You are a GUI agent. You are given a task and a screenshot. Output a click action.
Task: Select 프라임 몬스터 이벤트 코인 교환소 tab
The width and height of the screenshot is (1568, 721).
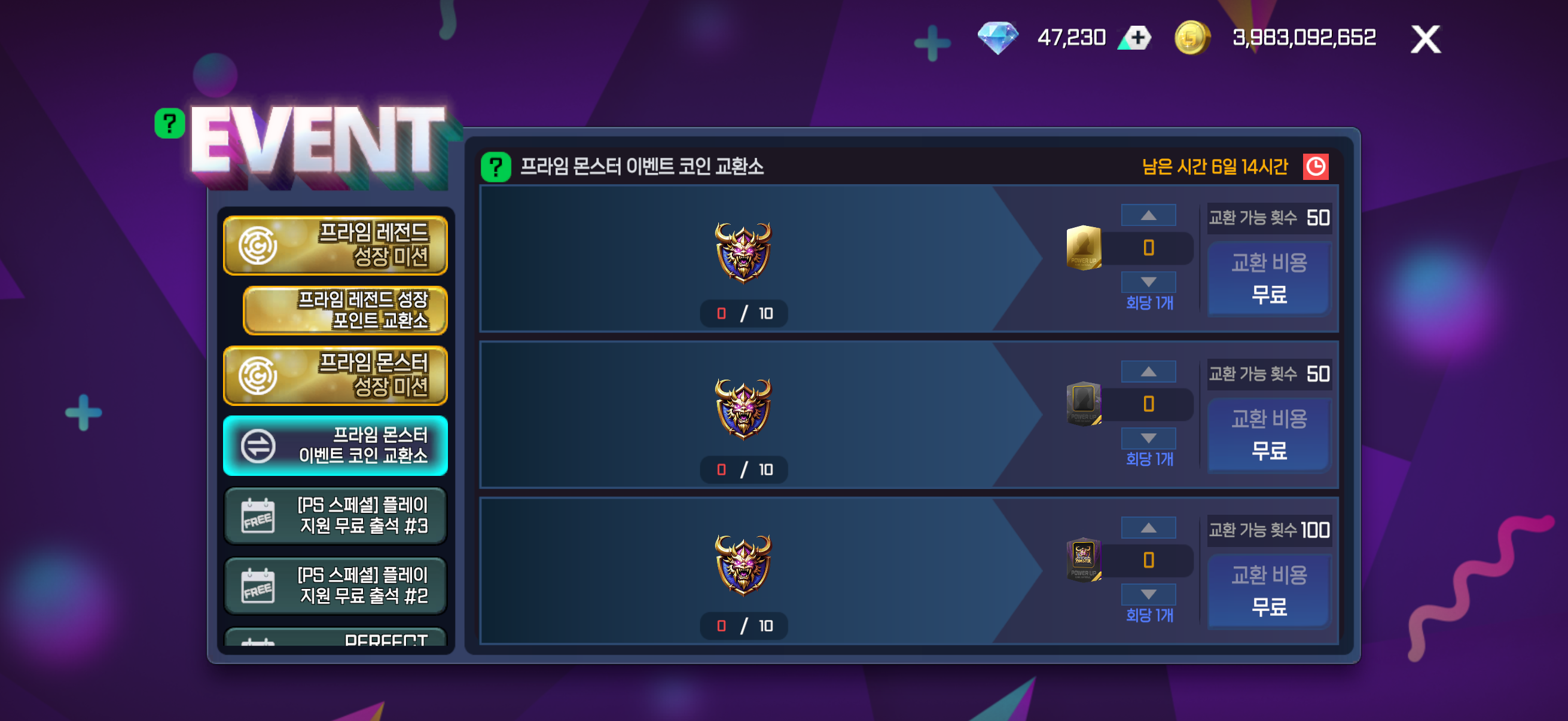[335, 445]
